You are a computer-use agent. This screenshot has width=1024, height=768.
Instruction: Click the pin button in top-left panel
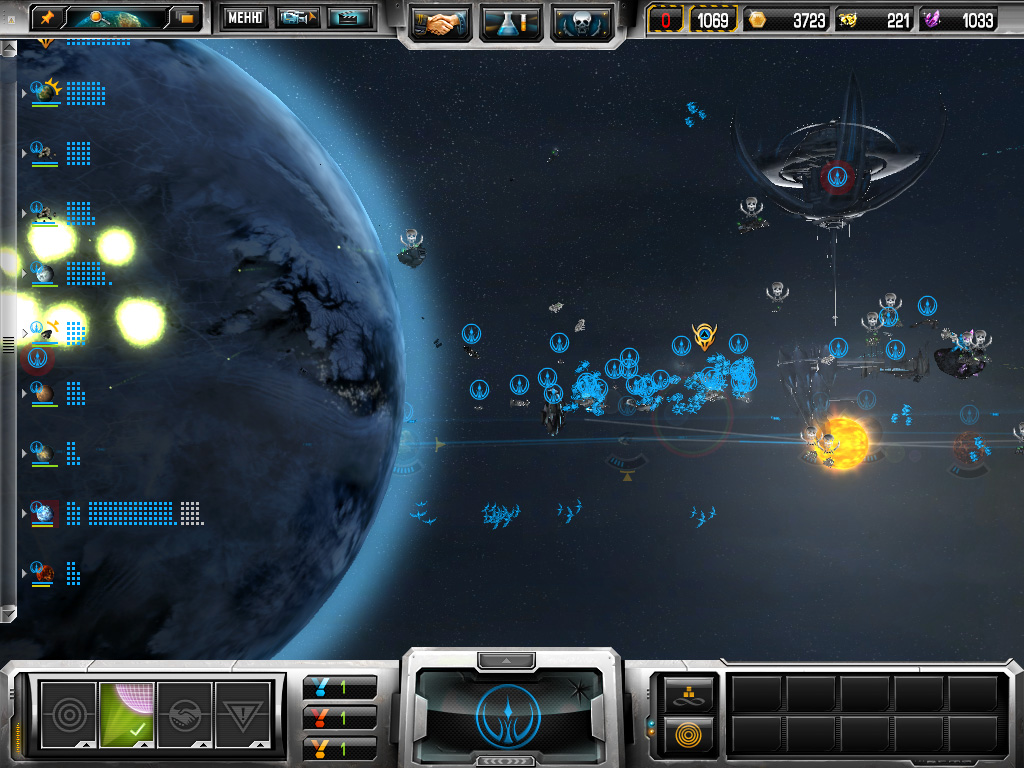46,18
